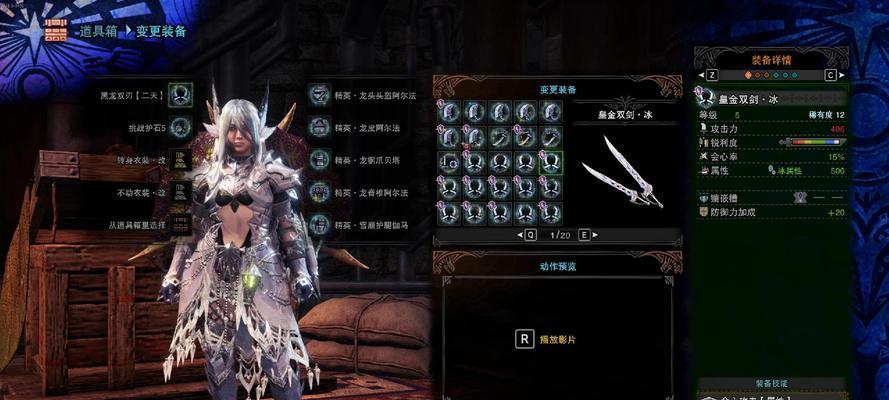Select the 精英·龙头头盔阿尔法 helmet slot
Viewport: 889px width, 400px height.
pyautogui.click(x=320, y=94)
